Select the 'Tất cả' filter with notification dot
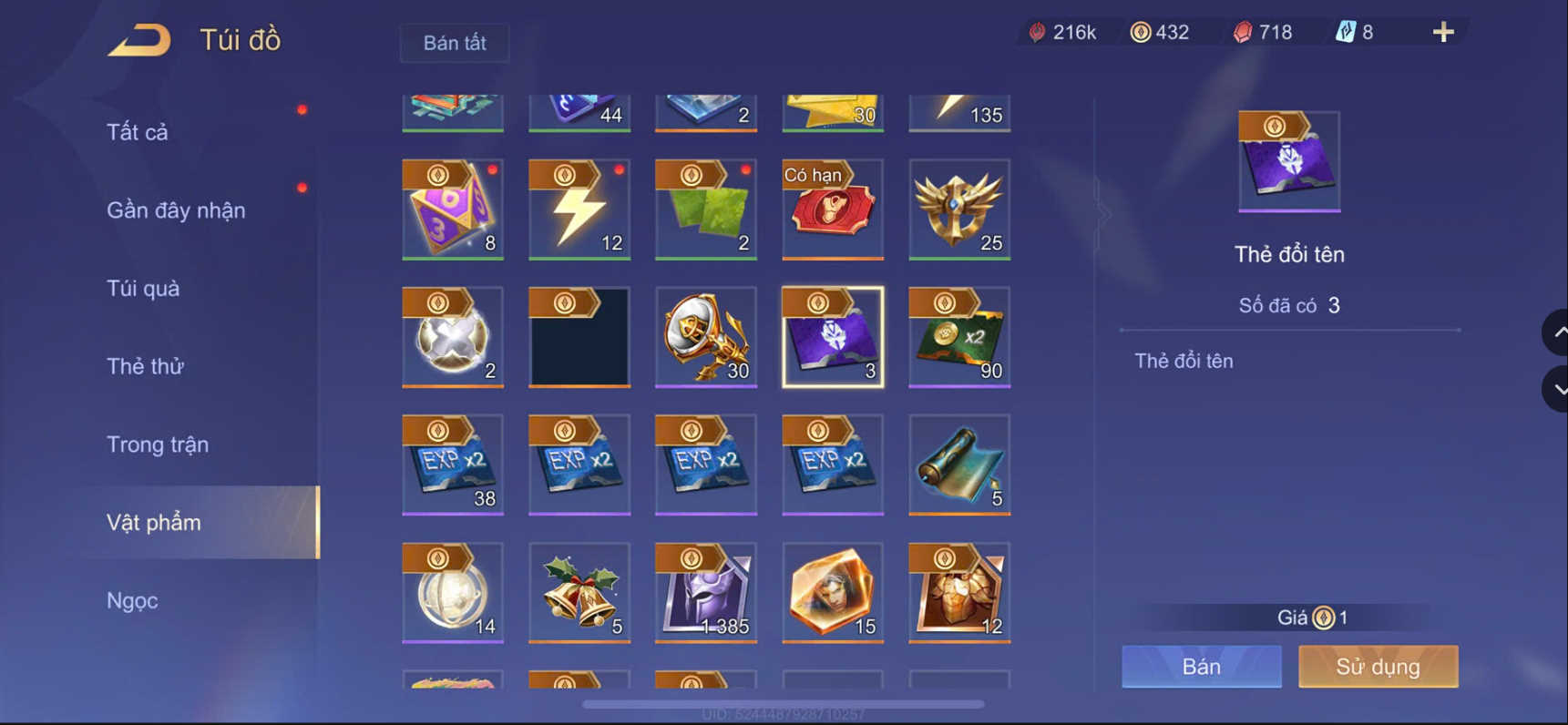This screenshot has width=1568, height=725. tap(138, 131)
